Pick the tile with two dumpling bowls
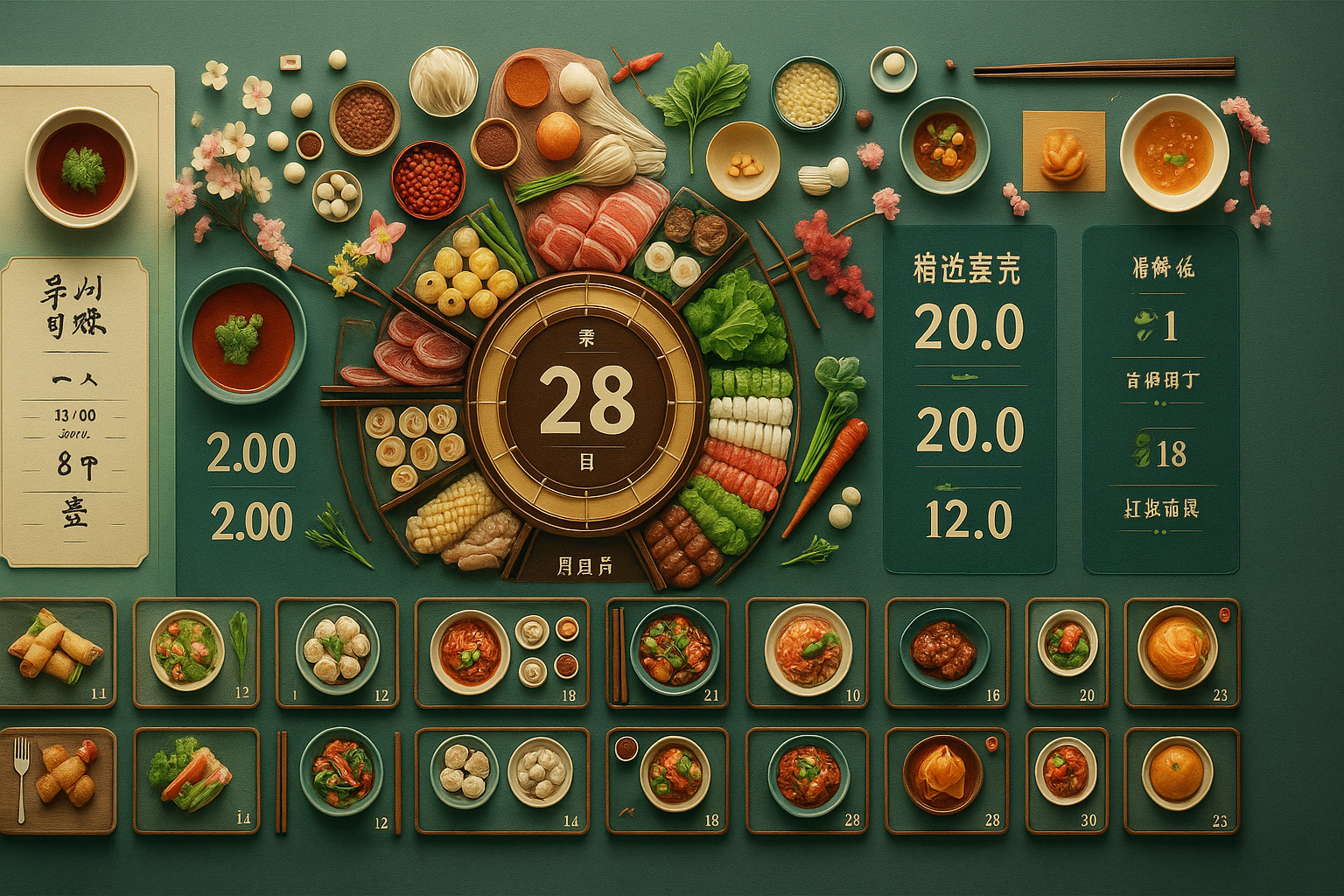 point(501,780)
